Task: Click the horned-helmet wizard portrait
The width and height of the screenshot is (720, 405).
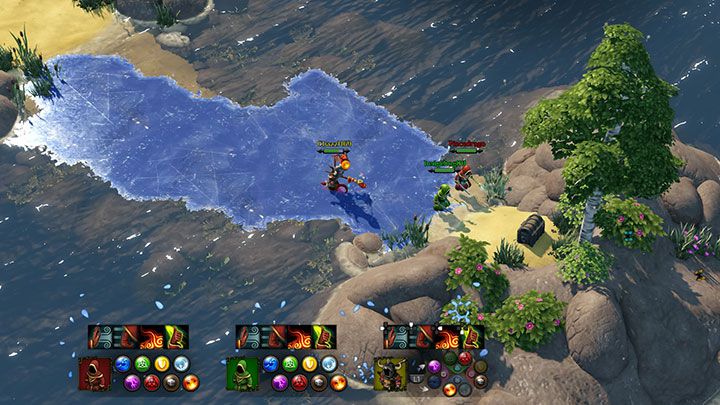Action: pyautogui.click(x=390, y=373)
